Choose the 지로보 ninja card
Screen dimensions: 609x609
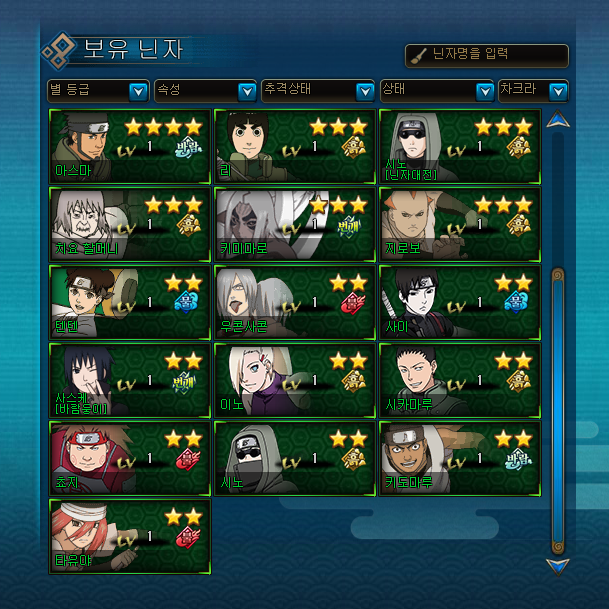coord(460,224)
